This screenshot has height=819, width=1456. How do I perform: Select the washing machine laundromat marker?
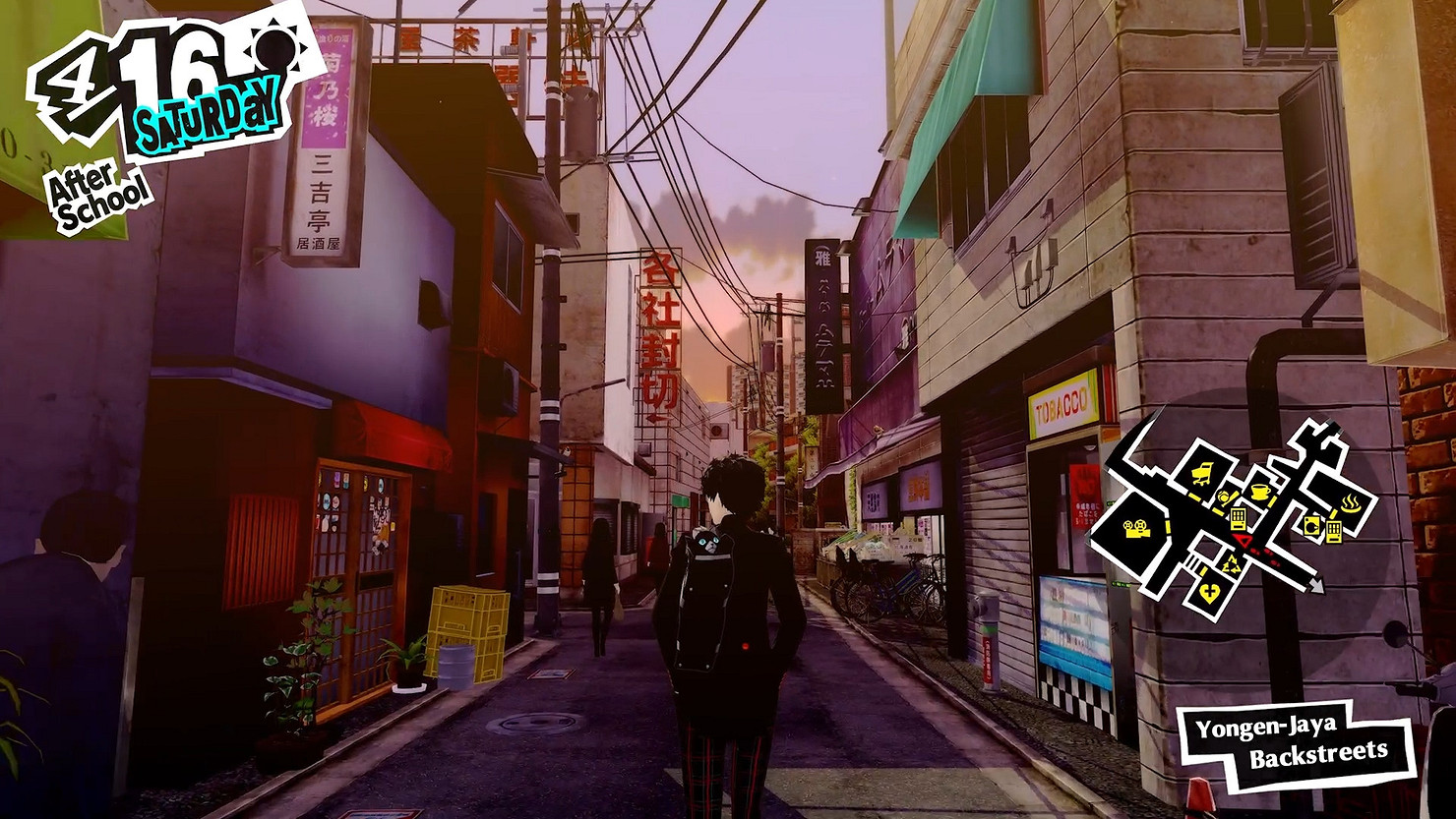(x=1311, y=526)
